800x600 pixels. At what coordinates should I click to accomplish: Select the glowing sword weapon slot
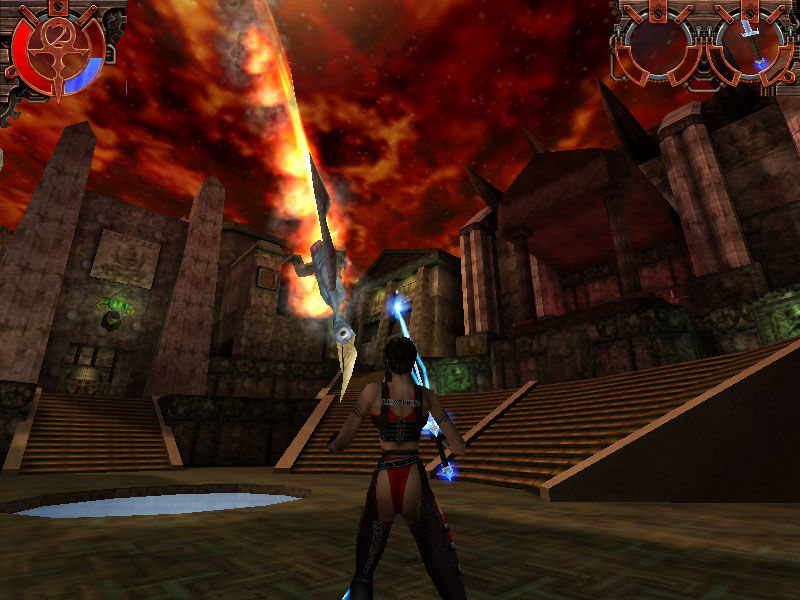pos(752,46)
